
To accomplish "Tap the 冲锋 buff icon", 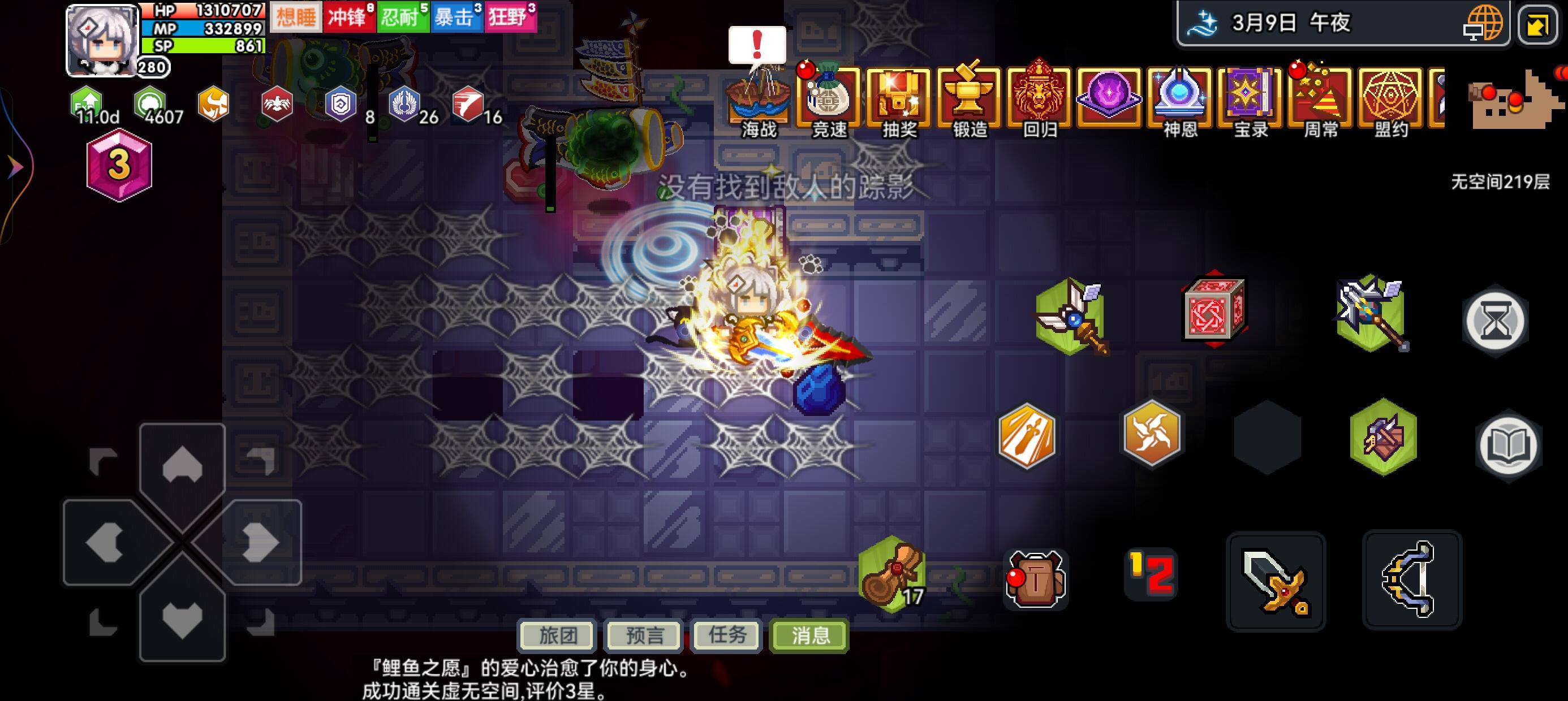I will [351, 16].
